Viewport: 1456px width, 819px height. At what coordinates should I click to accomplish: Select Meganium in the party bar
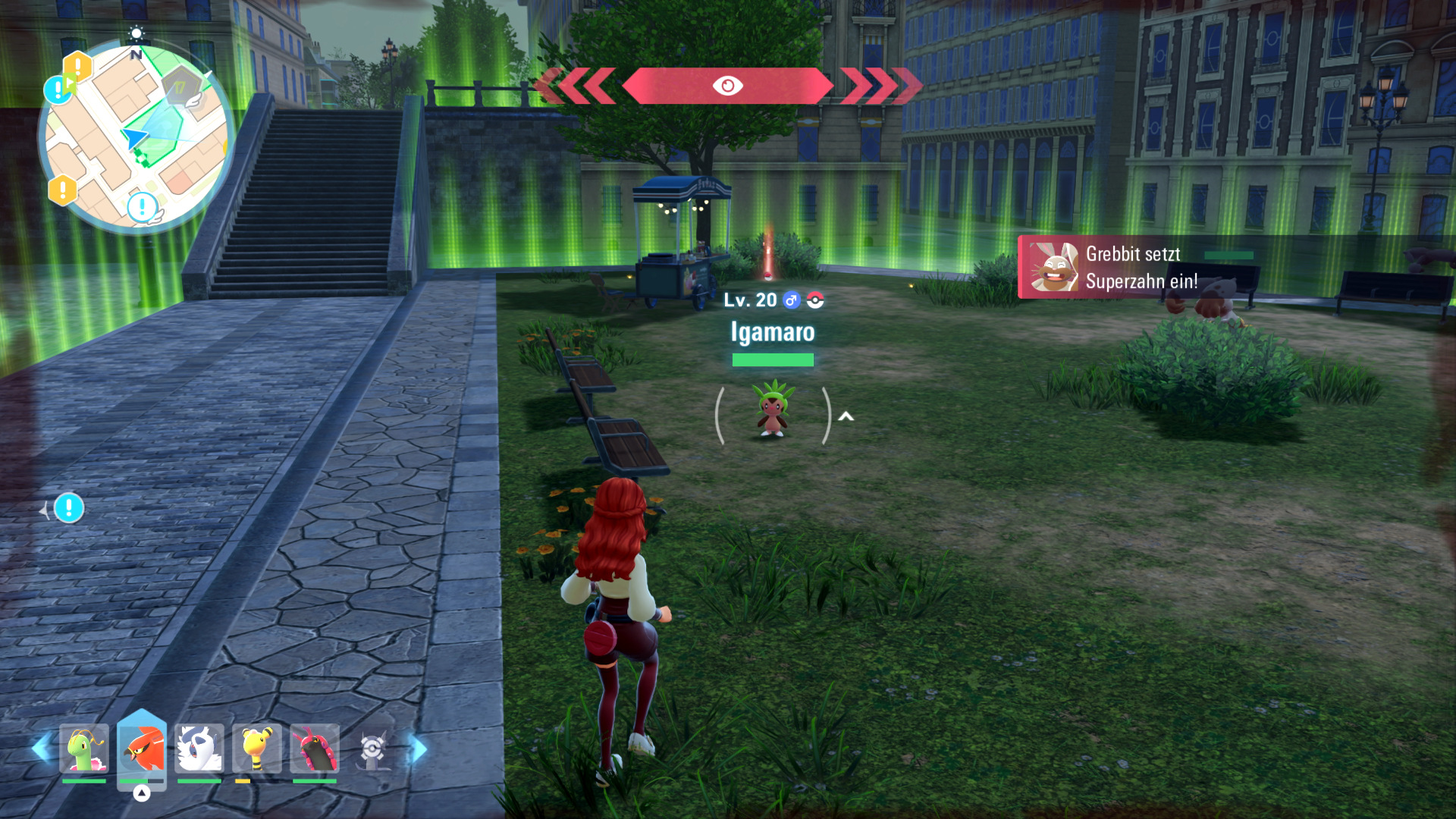(x=84, y=748)
